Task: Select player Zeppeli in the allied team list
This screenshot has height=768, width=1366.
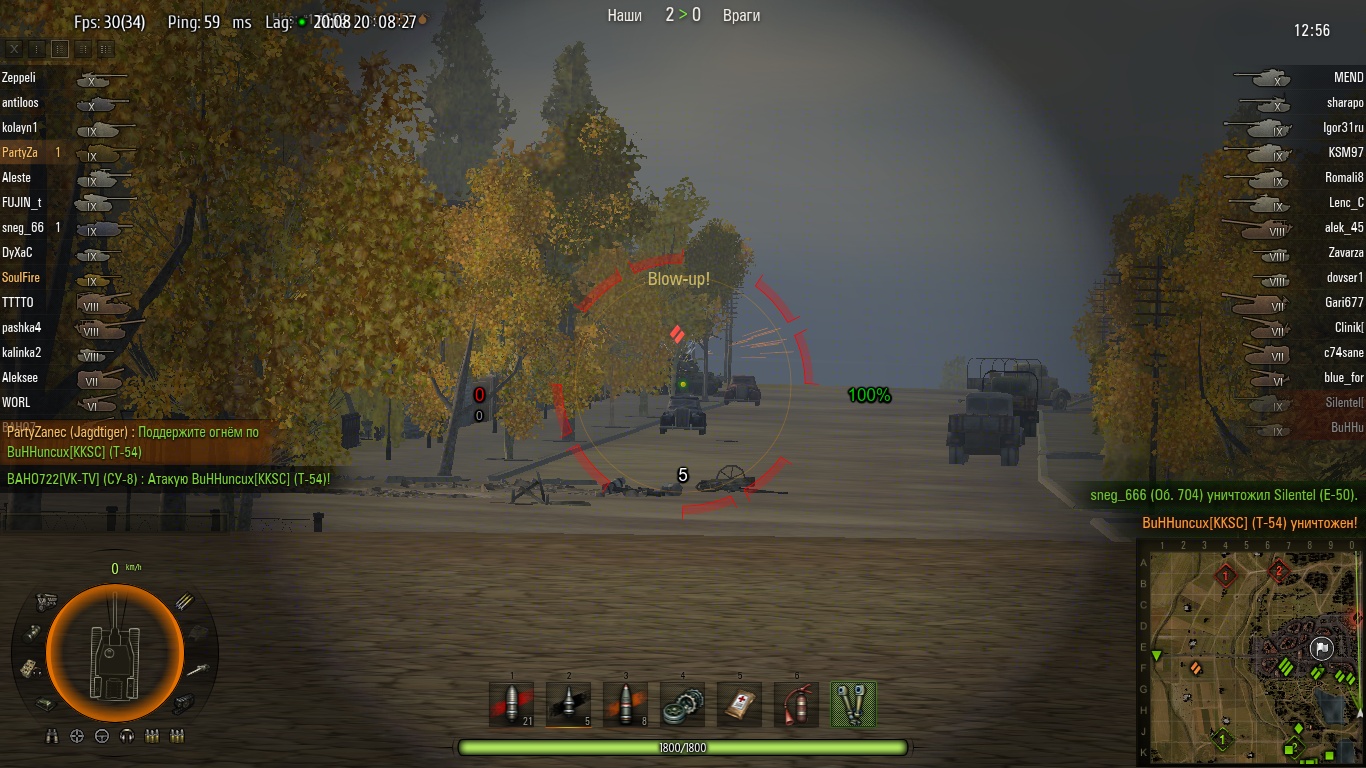Action: [x=19, y=78]
